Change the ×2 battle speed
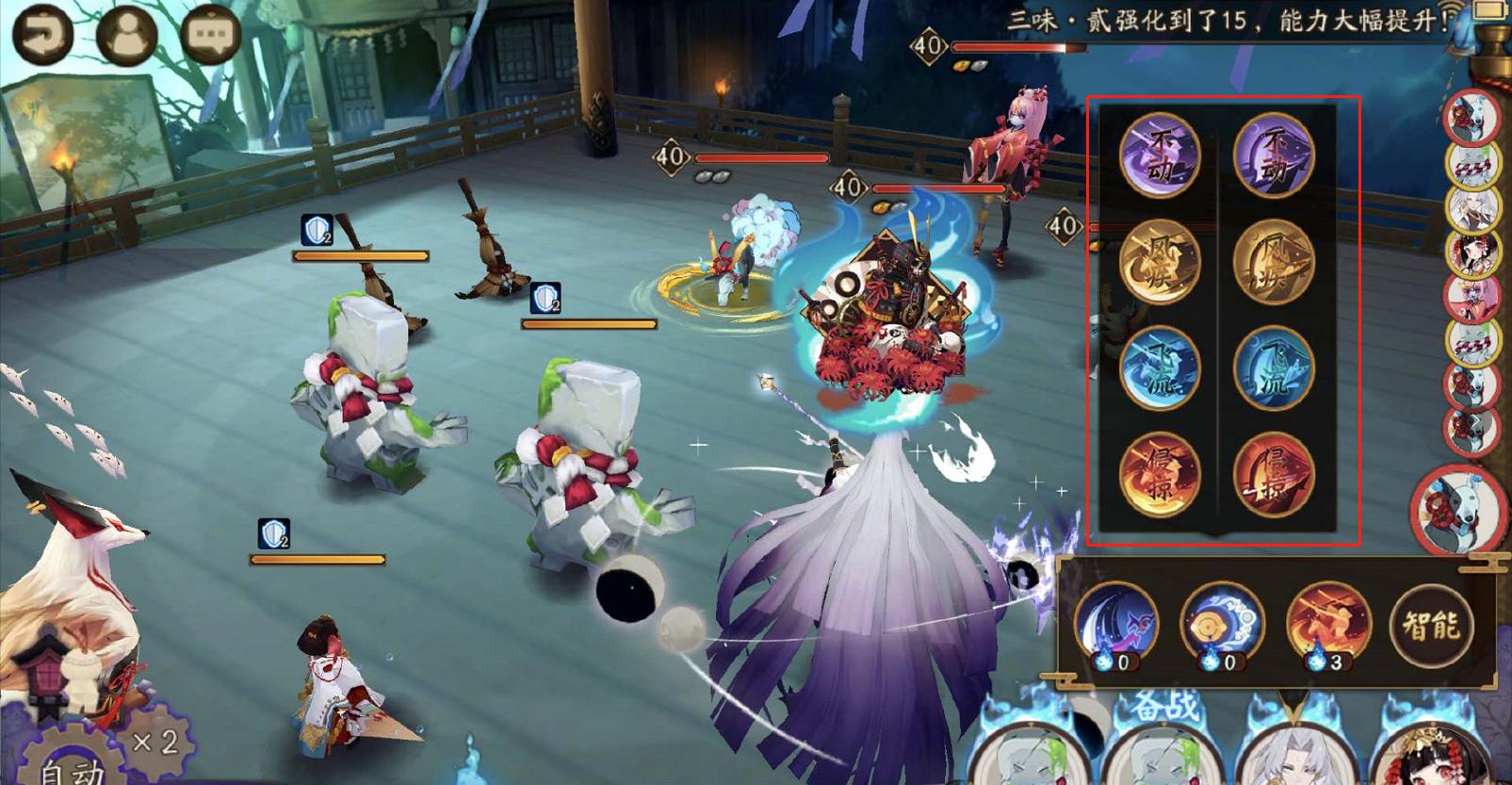Screen dimensions: 1512x785 click(x=156, y=742)
